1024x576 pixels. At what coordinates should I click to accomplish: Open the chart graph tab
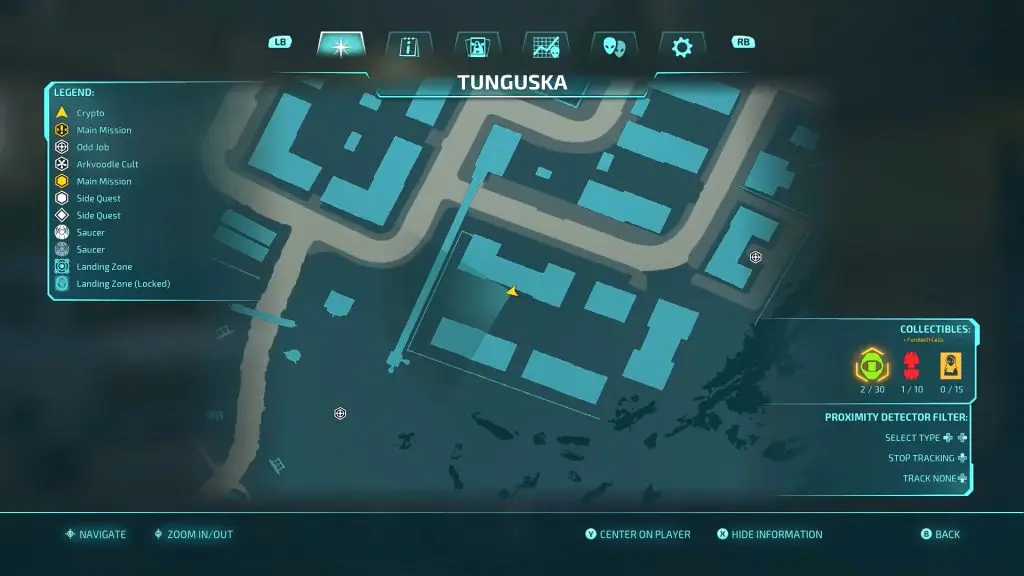point(545,46)
